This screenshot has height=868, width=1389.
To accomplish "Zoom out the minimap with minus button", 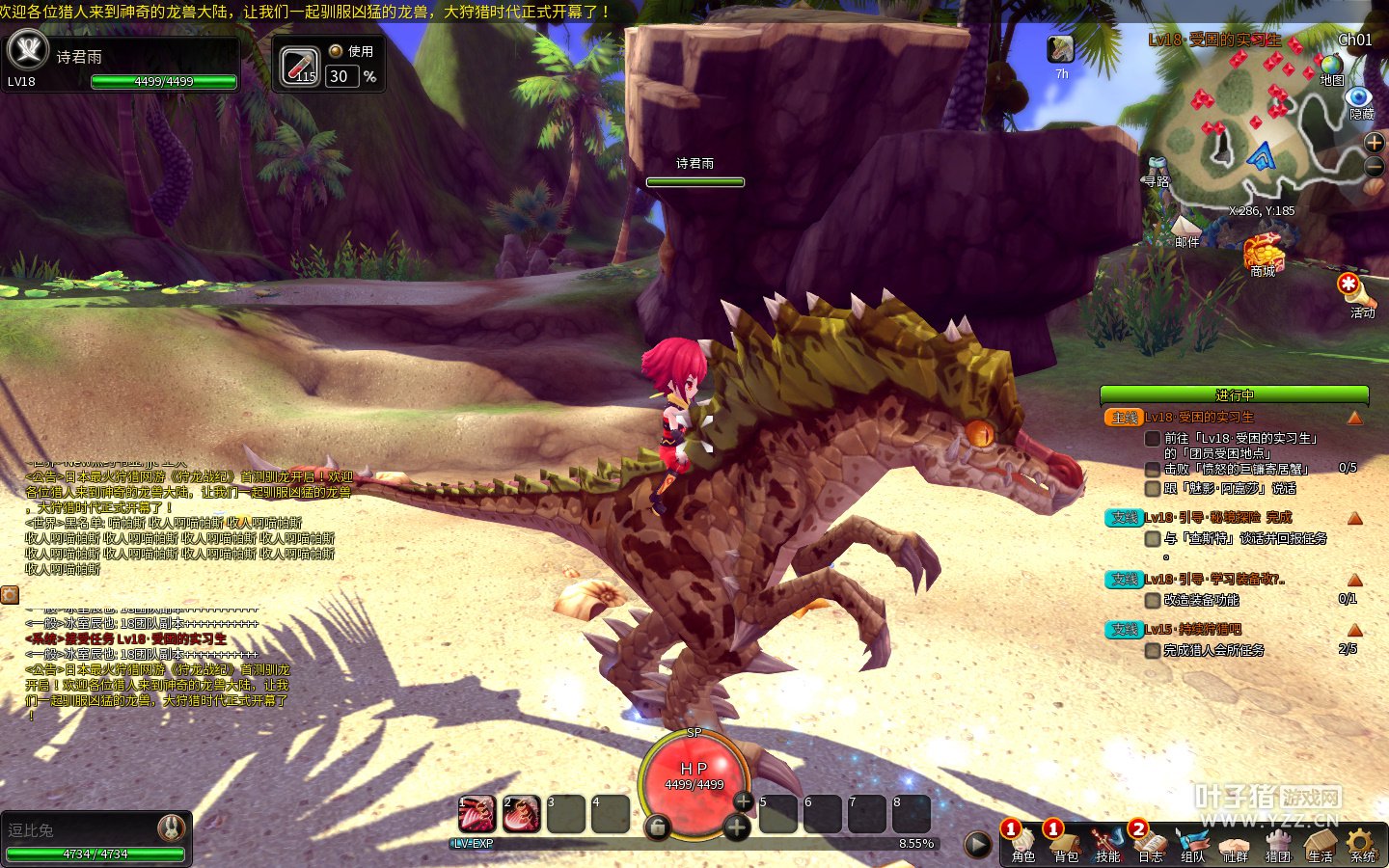I will click(x=1375, y=168).
